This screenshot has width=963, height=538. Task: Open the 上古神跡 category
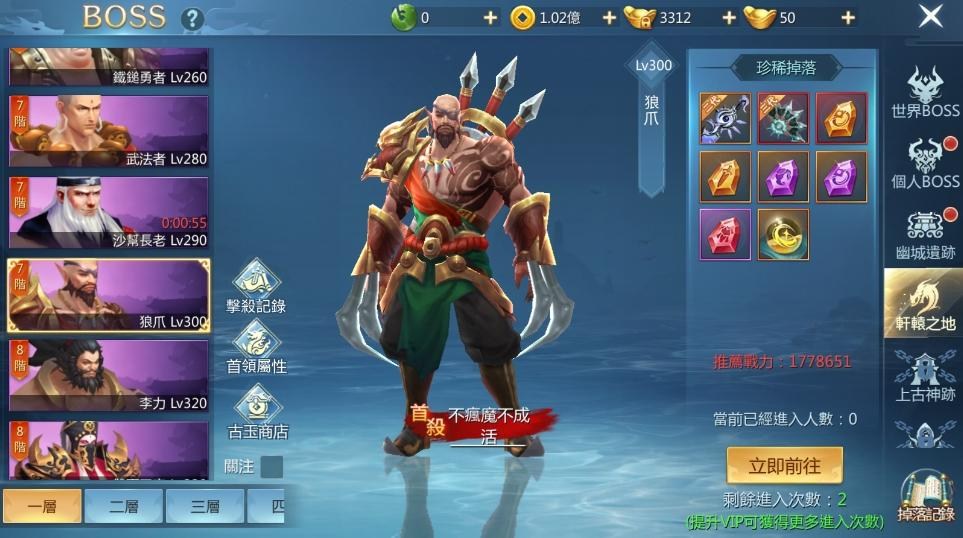(925, 377)
